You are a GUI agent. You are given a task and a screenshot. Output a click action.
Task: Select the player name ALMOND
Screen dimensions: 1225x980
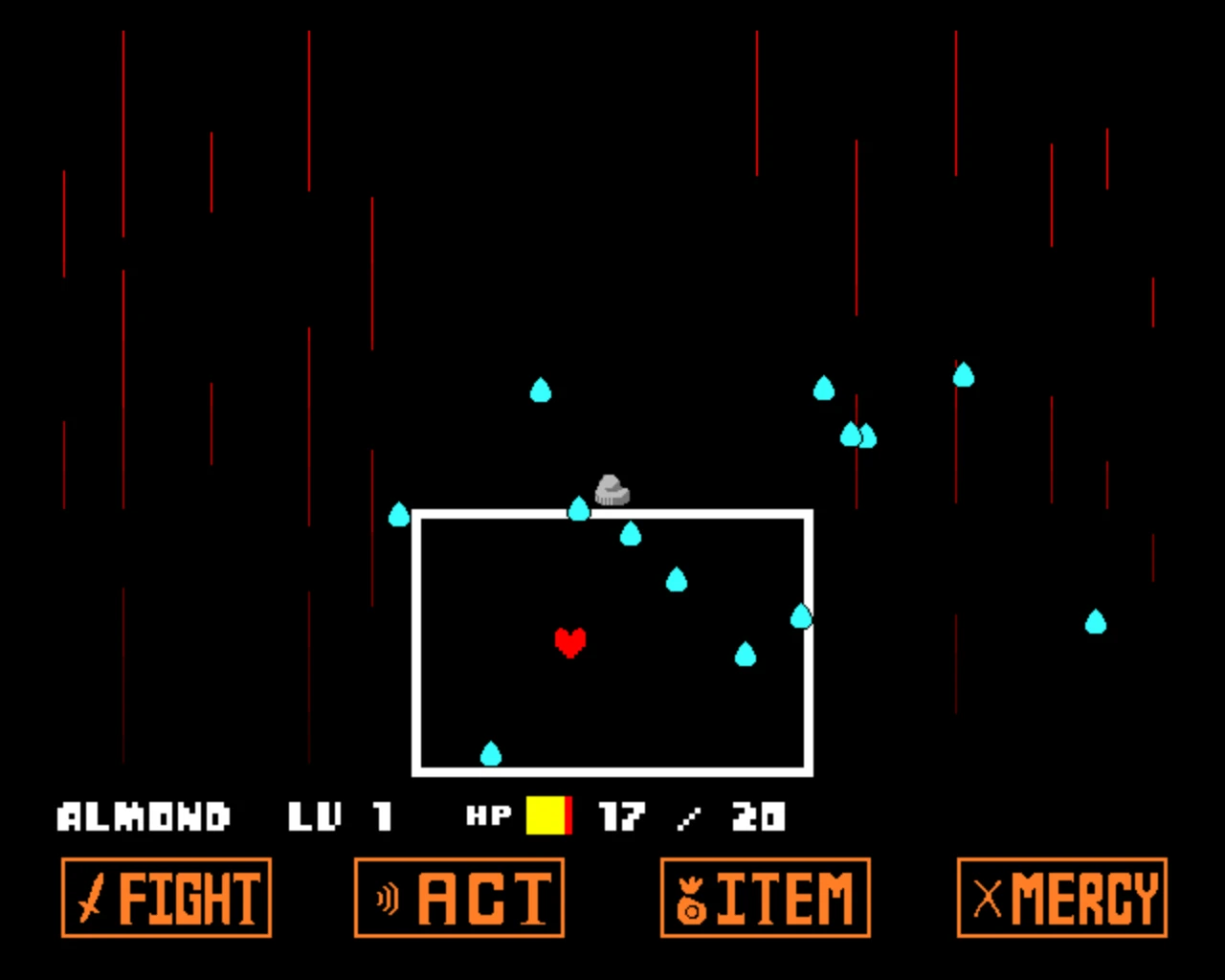click(144, 815)
